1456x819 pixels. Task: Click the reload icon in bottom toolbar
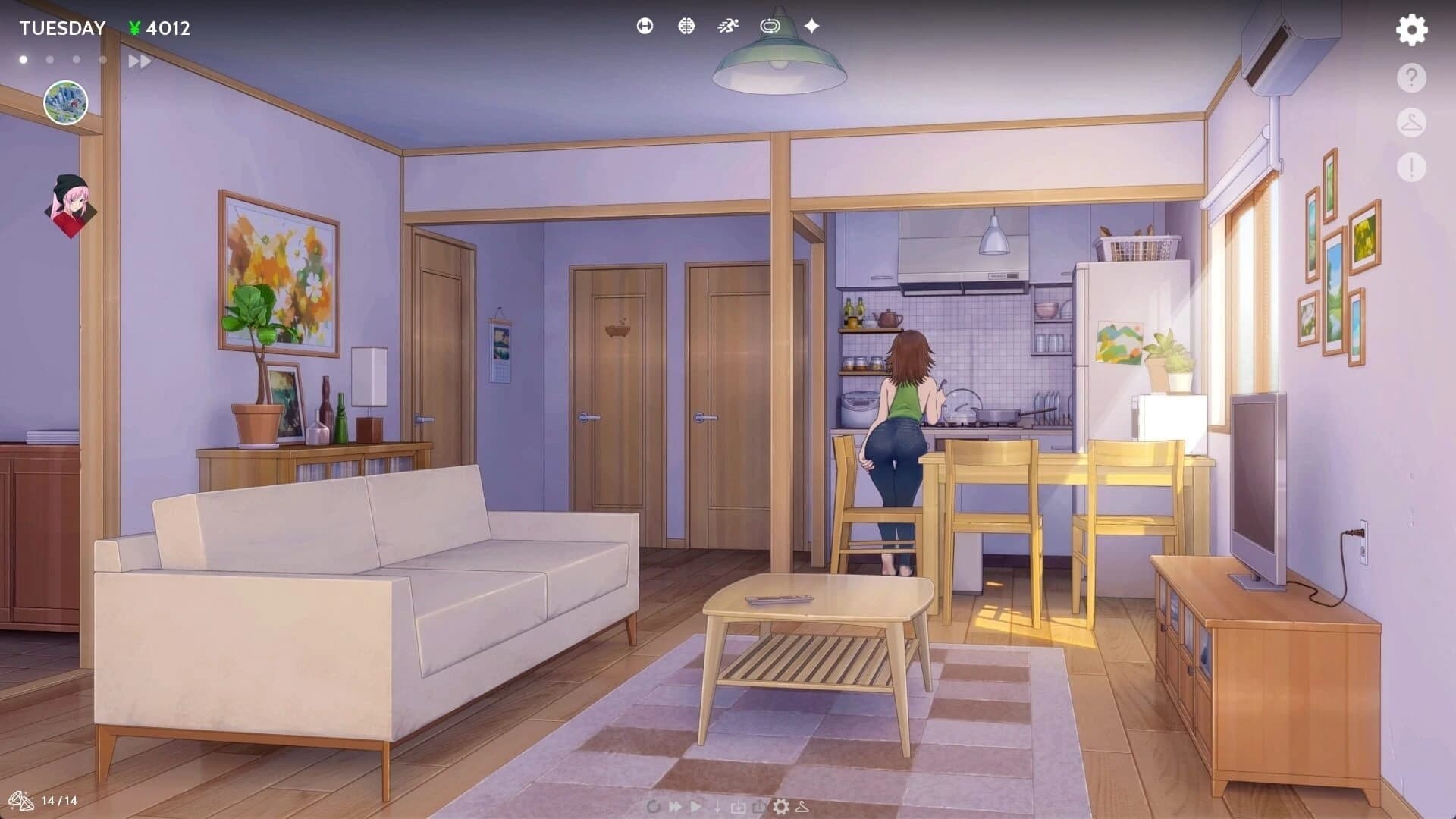tap(654, 807)
